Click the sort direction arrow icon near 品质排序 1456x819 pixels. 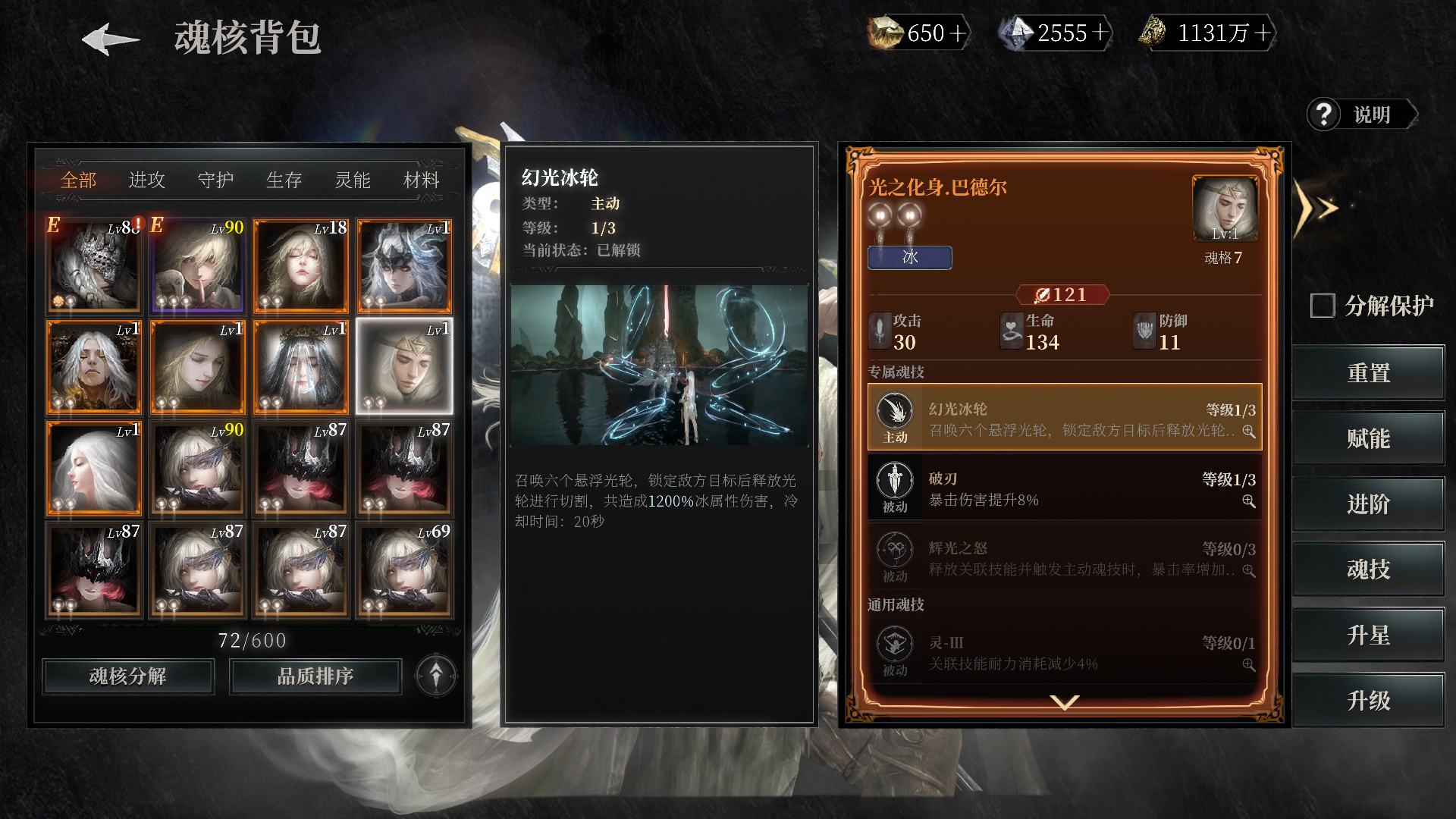click(435, 676)
